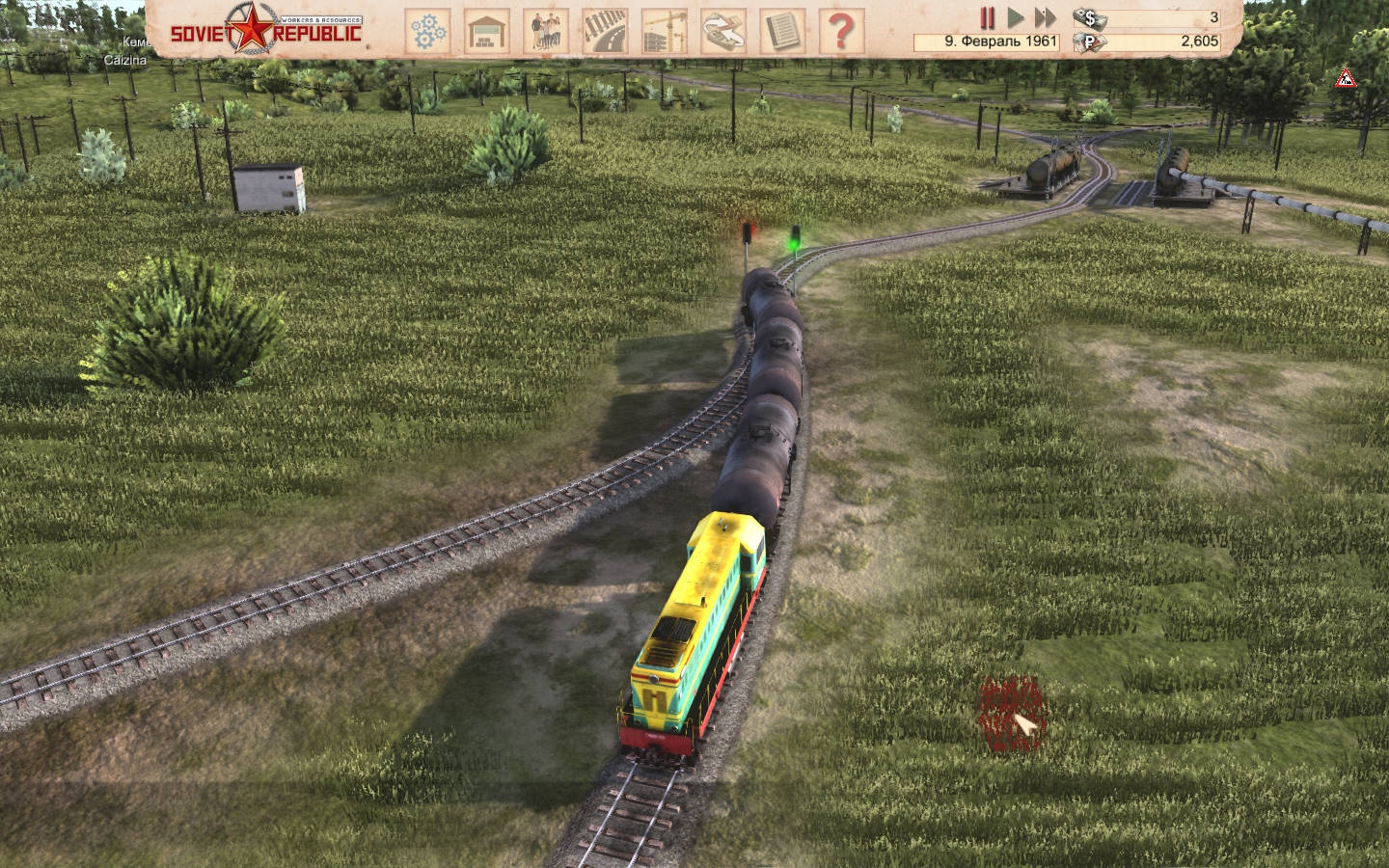Viewport: 1389px width, 868px height.
Task: Open the citizens population menu
Action: point(546,31)
